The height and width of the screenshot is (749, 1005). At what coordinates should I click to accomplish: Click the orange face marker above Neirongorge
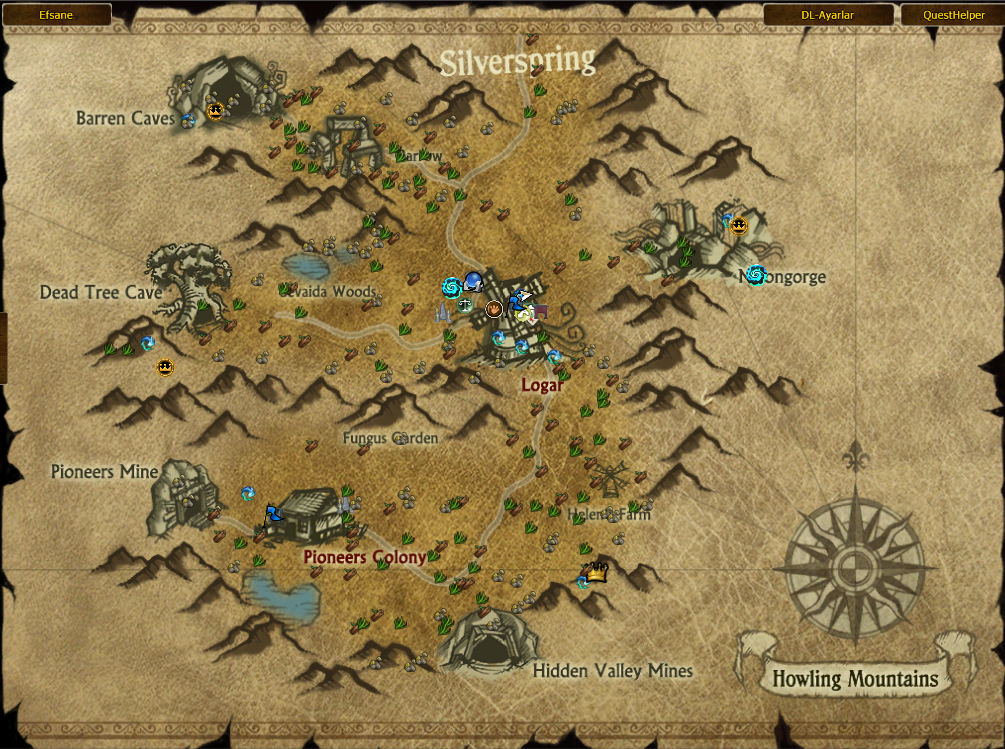pyautogui.click(x=739, y=226)
